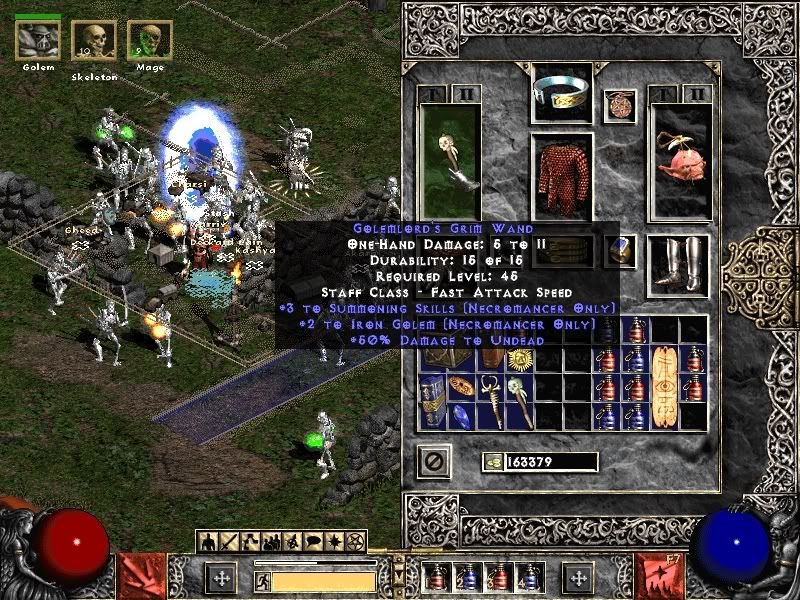Choose the skeleton Mage portrait
Viewport: 800px width, 600px height.
[149, 41]
